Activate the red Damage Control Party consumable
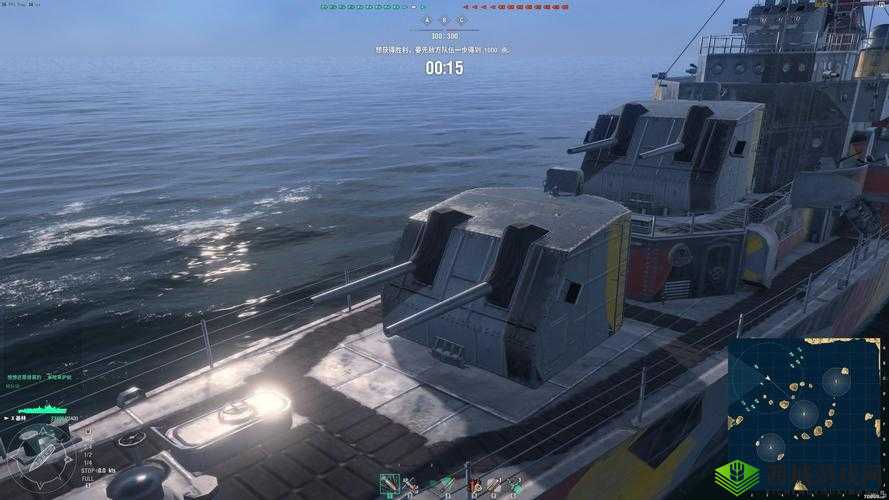 (x=473, y=485)
